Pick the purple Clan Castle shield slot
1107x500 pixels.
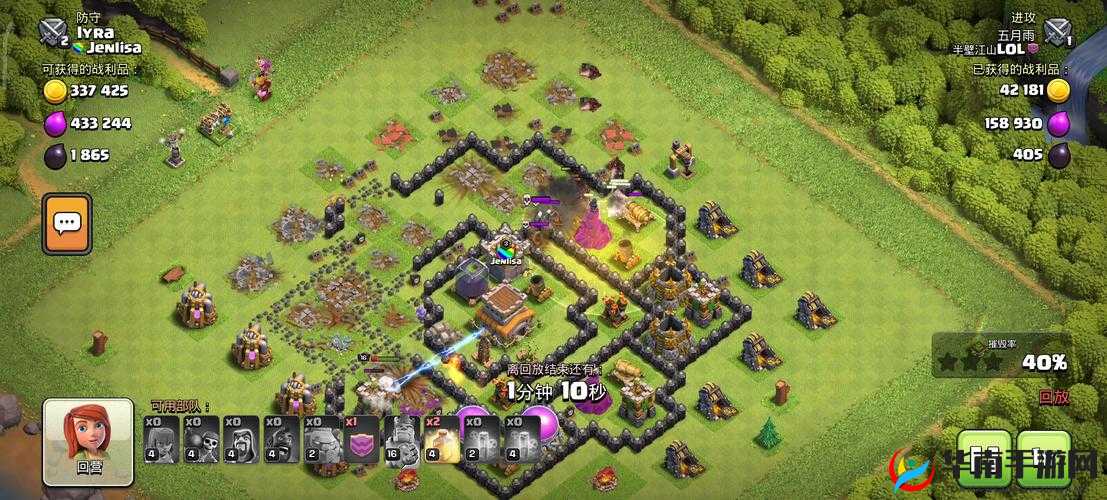click(361, 439)
